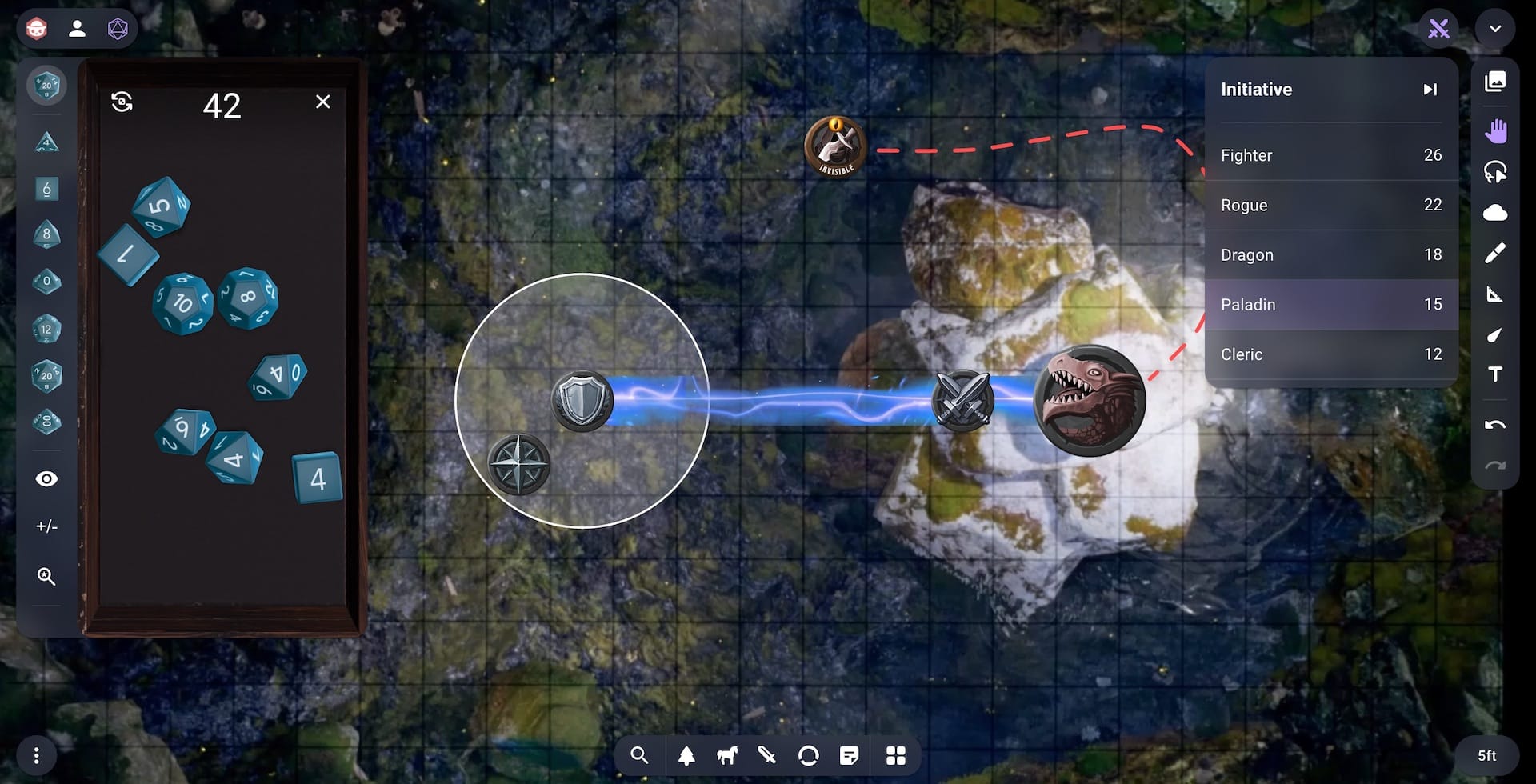Roll a d12 from the dice sidebar
The width and height of the screenshot is (1536, 784).
(46, 328)
